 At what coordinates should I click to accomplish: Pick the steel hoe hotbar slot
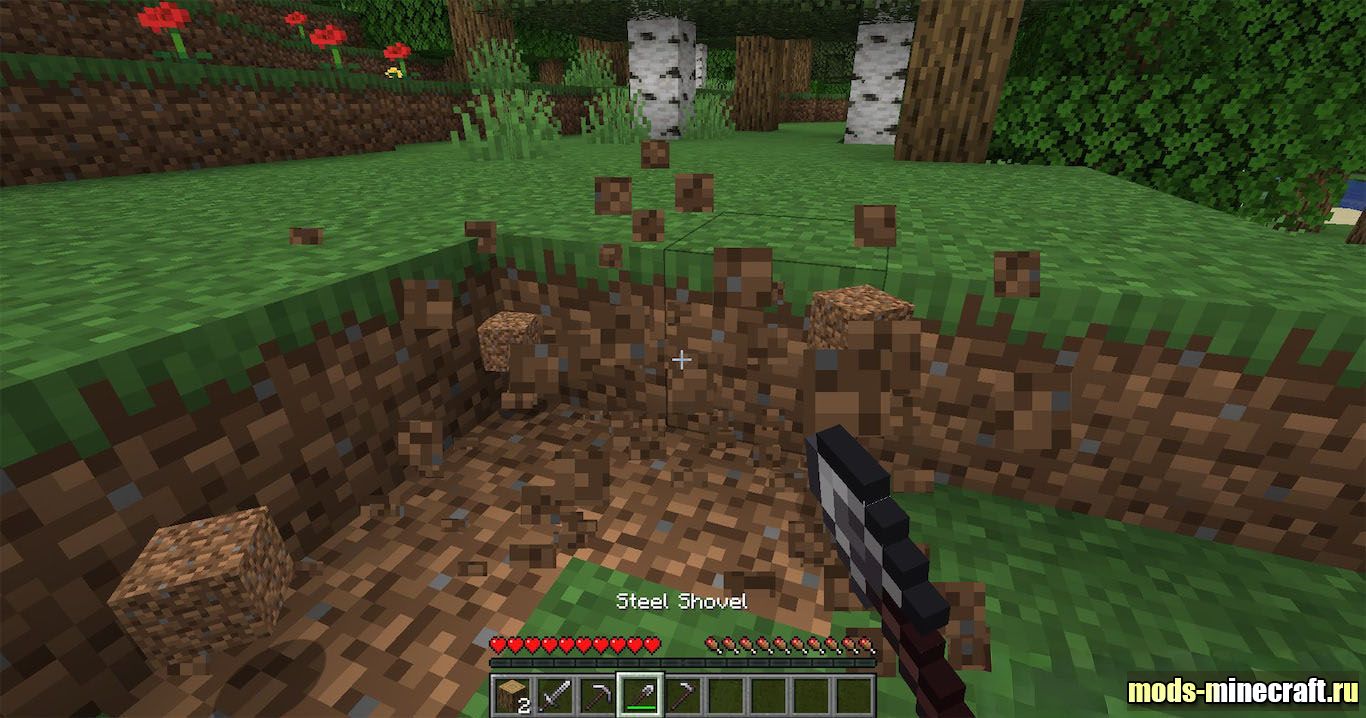[x=682, y=695]
